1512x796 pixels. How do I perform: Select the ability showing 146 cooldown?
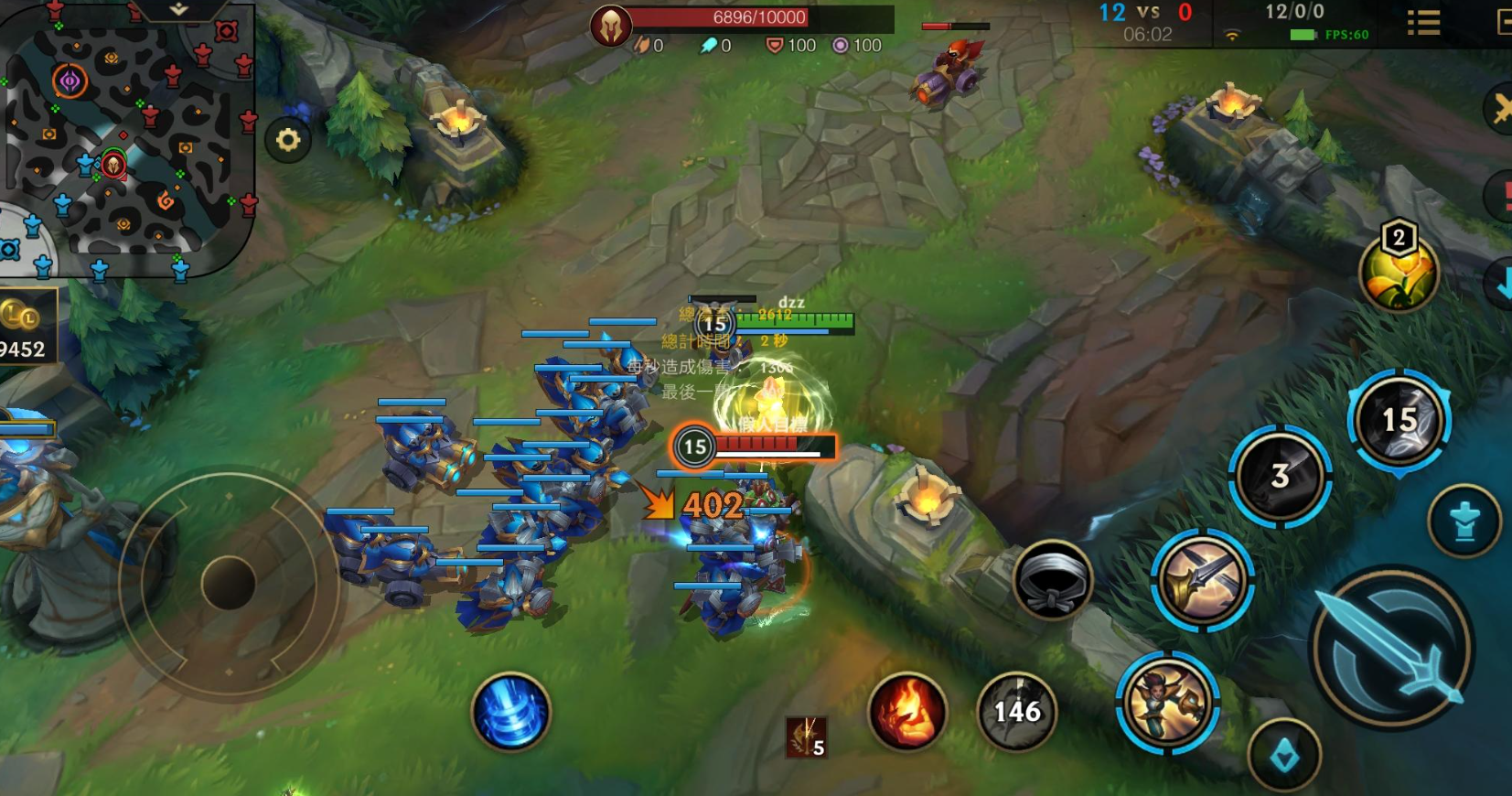[1017, 712]
